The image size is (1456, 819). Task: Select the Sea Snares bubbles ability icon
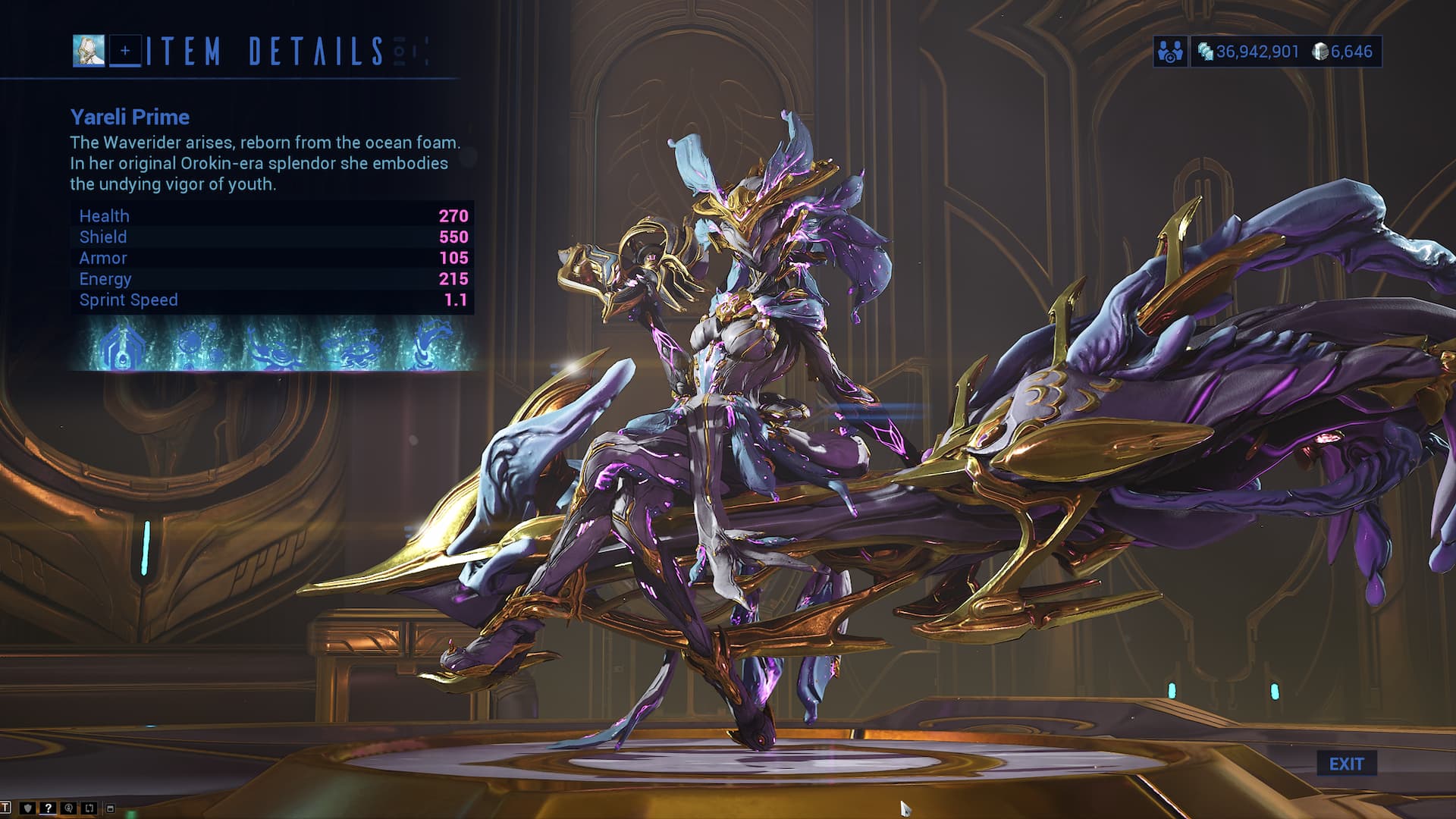click(196, 346)
